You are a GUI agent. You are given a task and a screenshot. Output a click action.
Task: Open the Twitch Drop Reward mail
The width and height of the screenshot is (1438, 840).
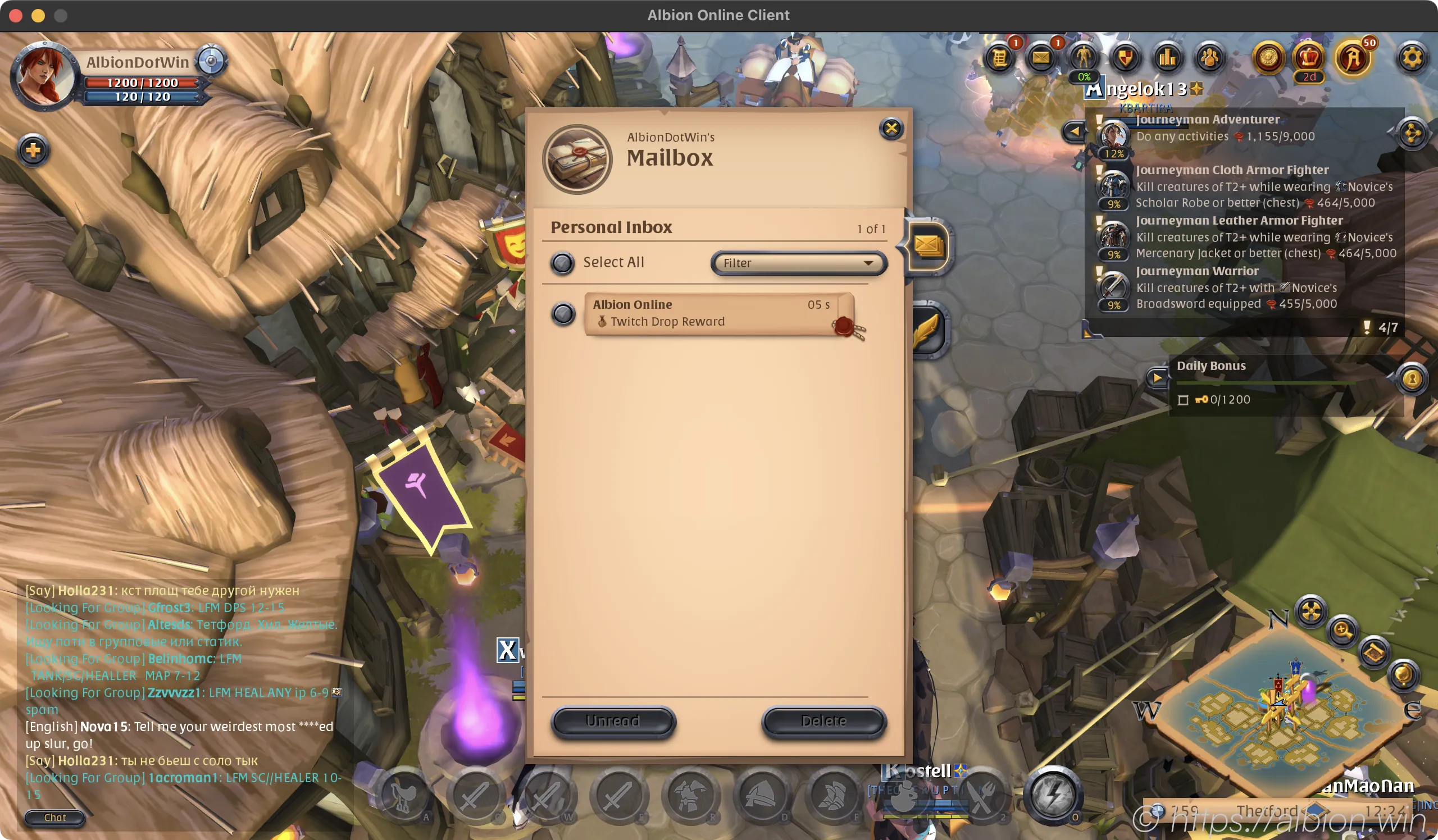pos(711,314)
